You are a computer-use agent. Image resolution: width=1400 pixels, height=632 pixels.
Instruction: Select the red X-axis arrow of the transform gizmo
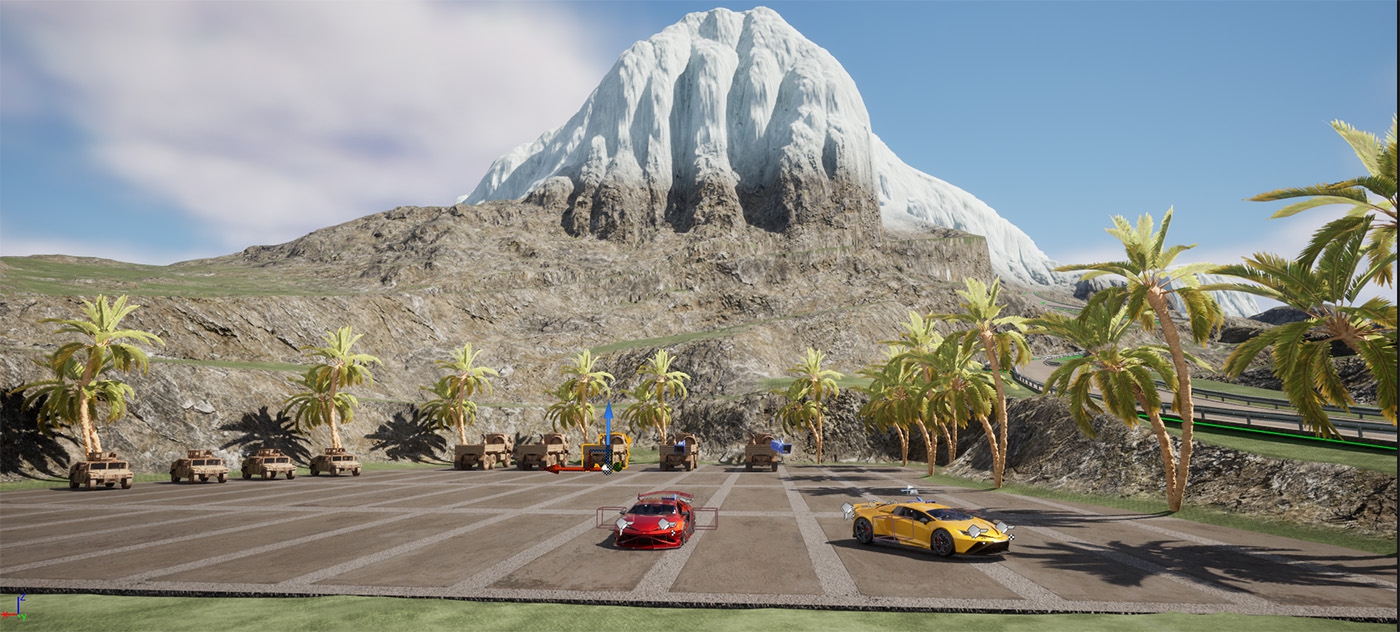click(x=567, y=468)
